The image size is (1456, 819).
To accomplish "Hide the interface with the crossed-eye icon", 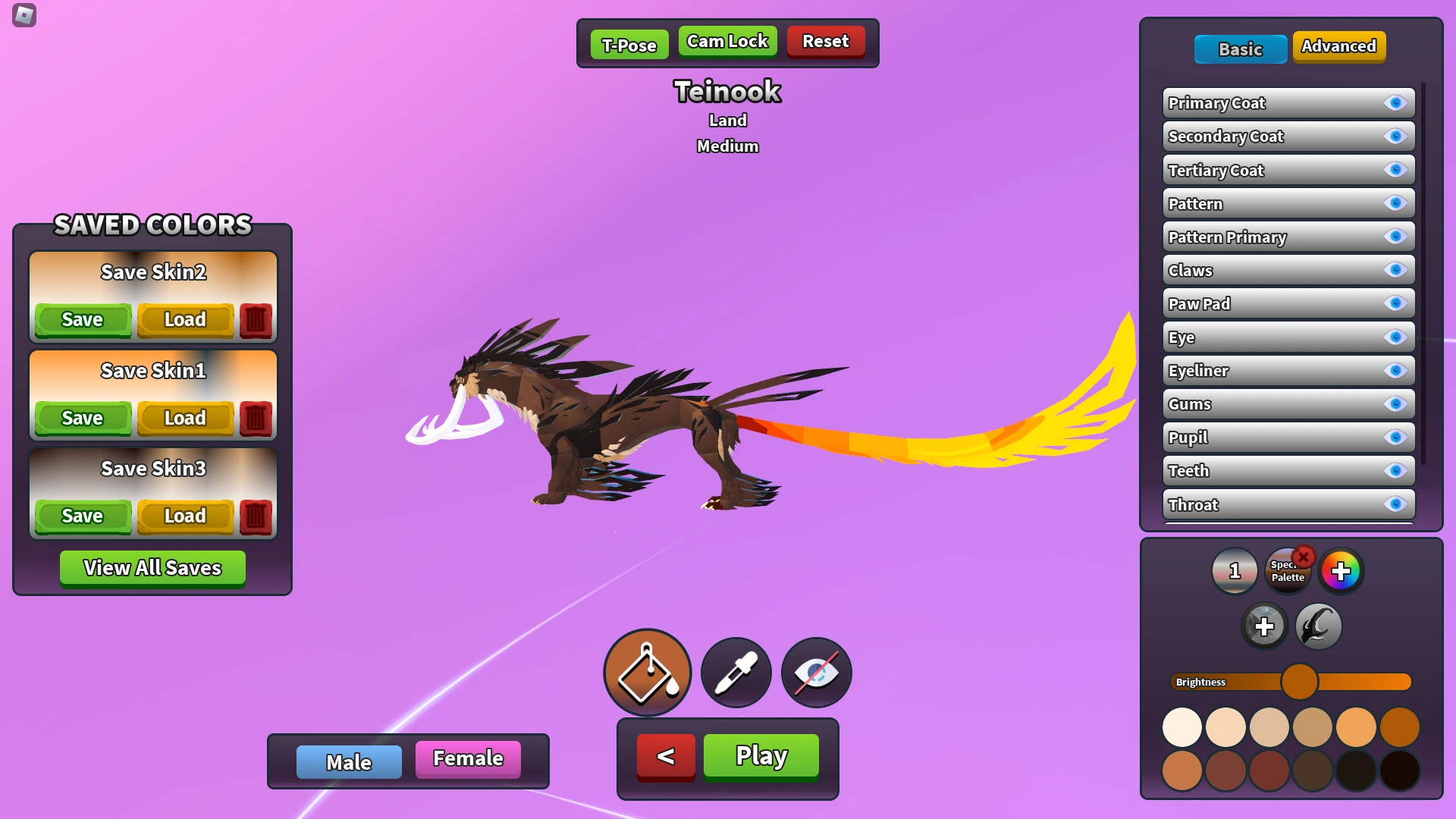I will [815, 673].
